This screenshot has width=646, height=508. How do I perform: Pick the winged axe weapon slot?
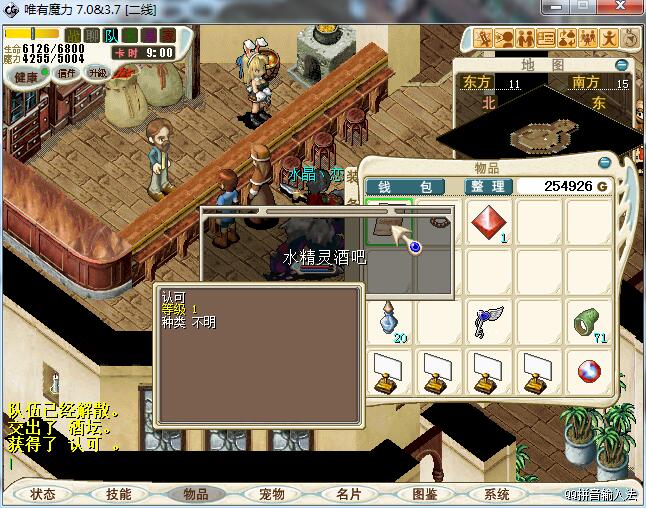pyautogui.click(x=488, y=321)
